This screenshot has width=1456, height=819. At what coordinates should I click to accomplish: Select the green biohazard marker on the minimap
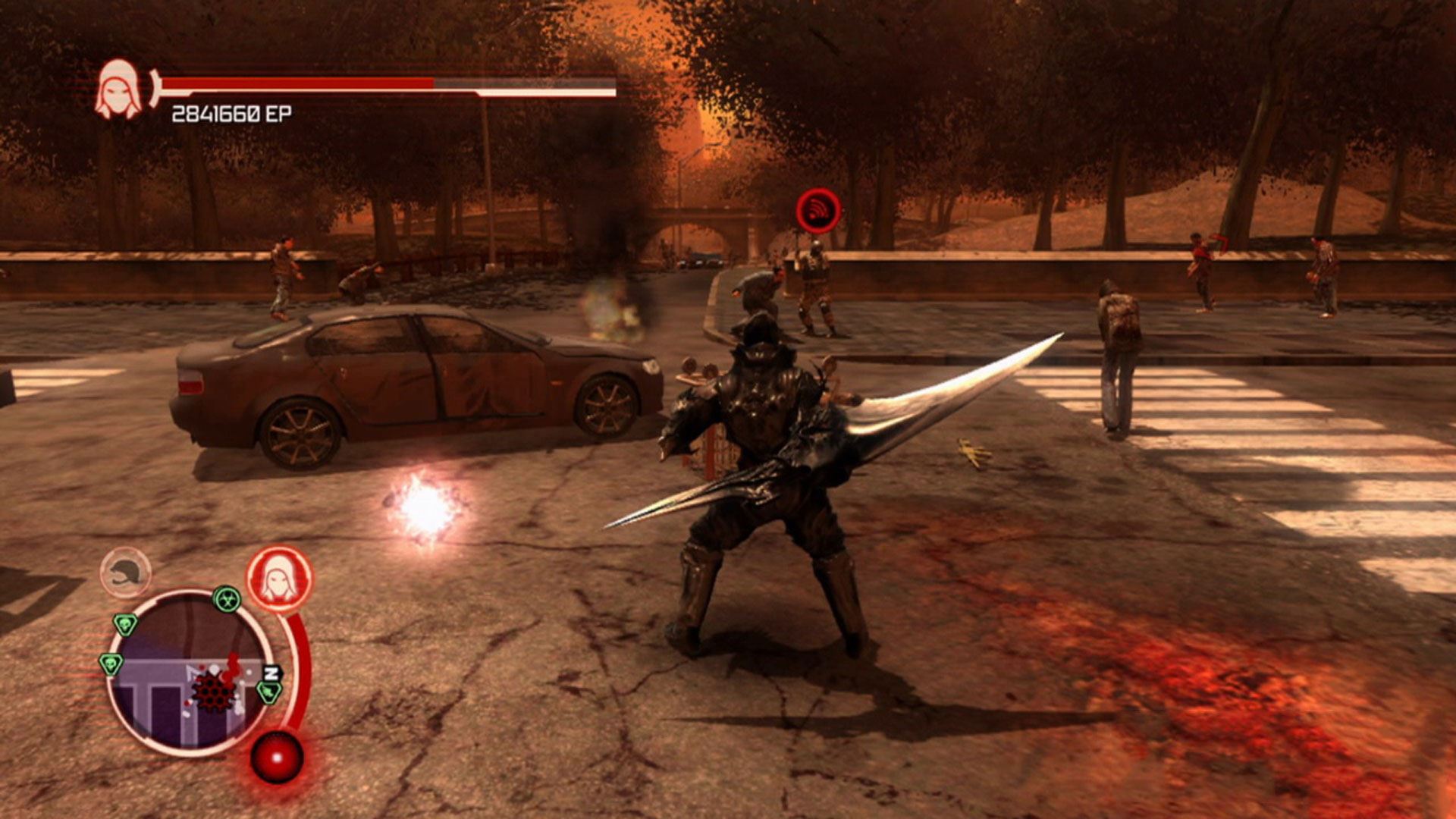(x=226, y=600)
